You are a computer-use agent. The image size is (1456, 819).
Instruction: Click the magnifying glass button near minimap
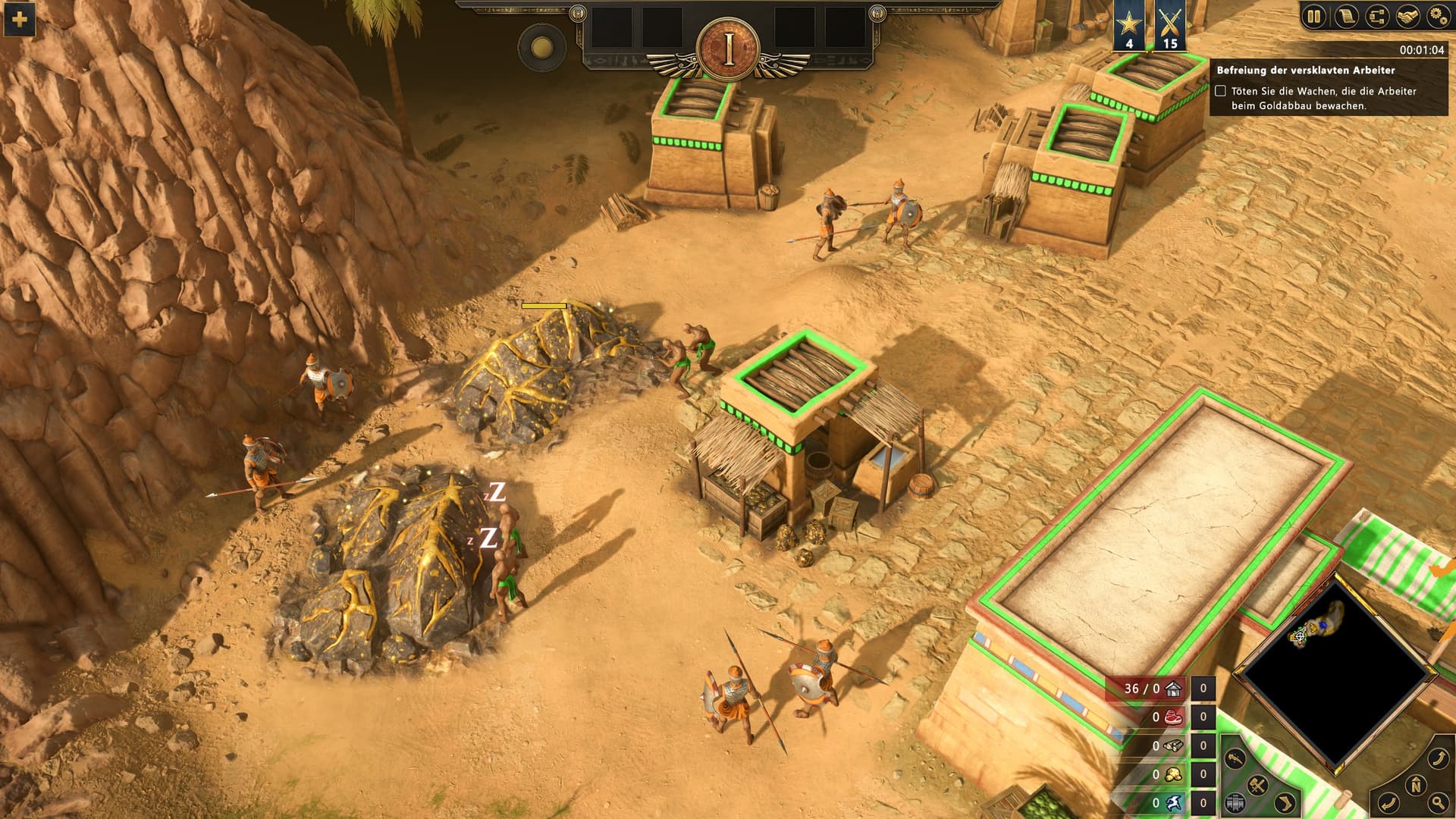pyautogui.click(x=1438, y=802)
